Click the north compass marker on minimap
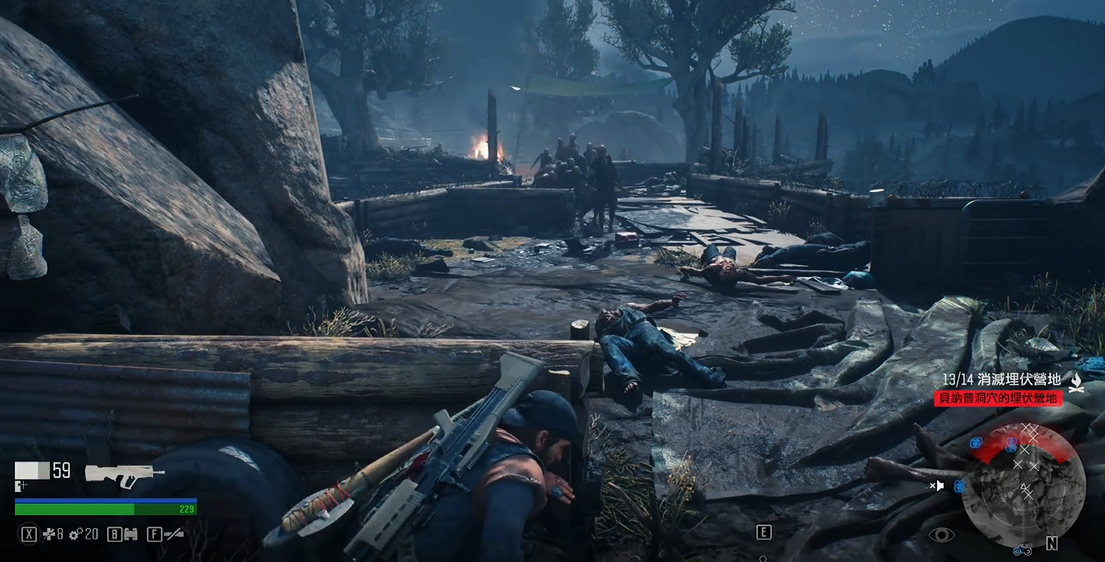Screen dimensions: 1105x562 [1051, 544]
